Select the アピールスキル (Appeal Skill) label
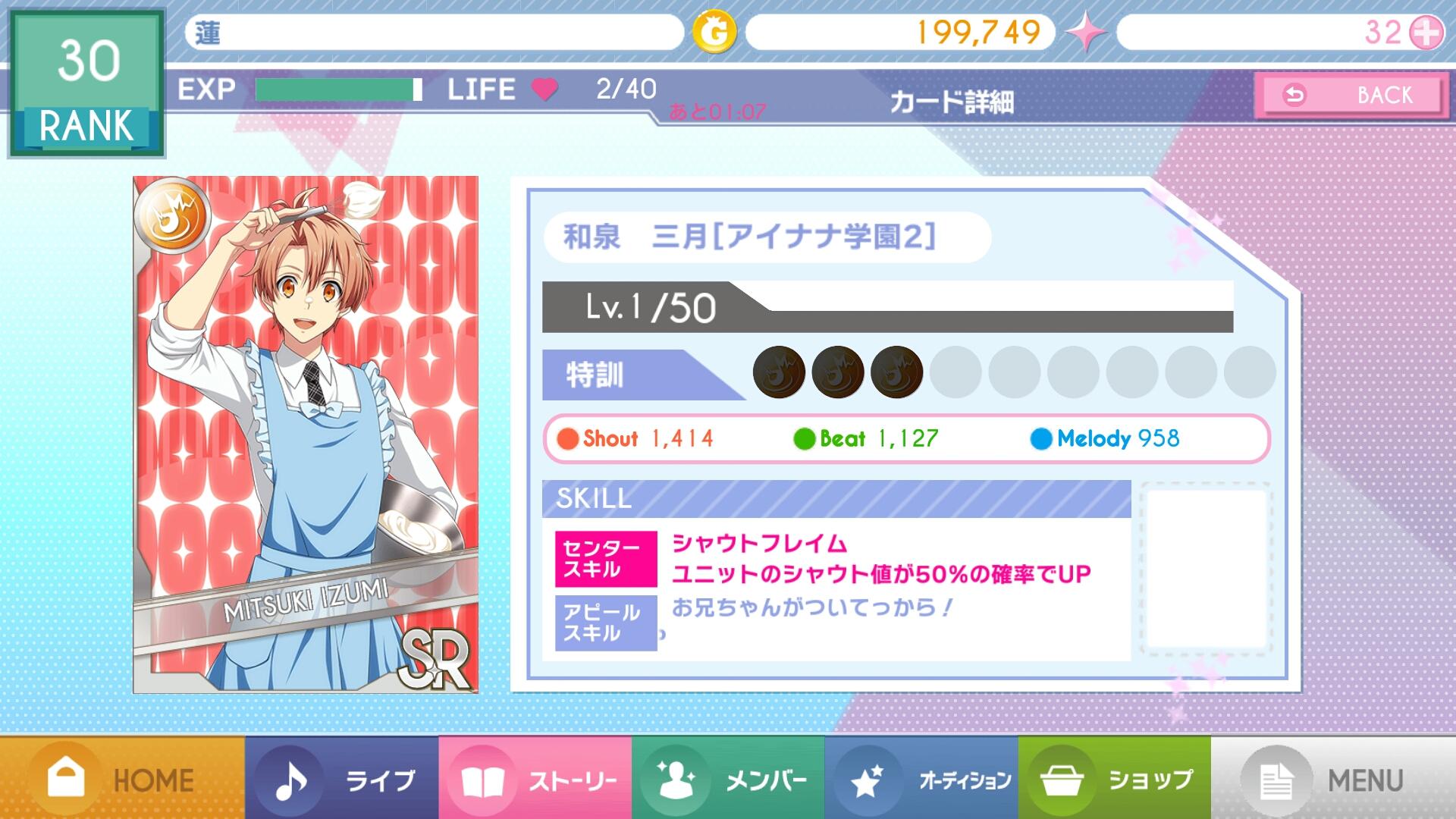The height and width of the screenshot is (819, 1456). 606,623
